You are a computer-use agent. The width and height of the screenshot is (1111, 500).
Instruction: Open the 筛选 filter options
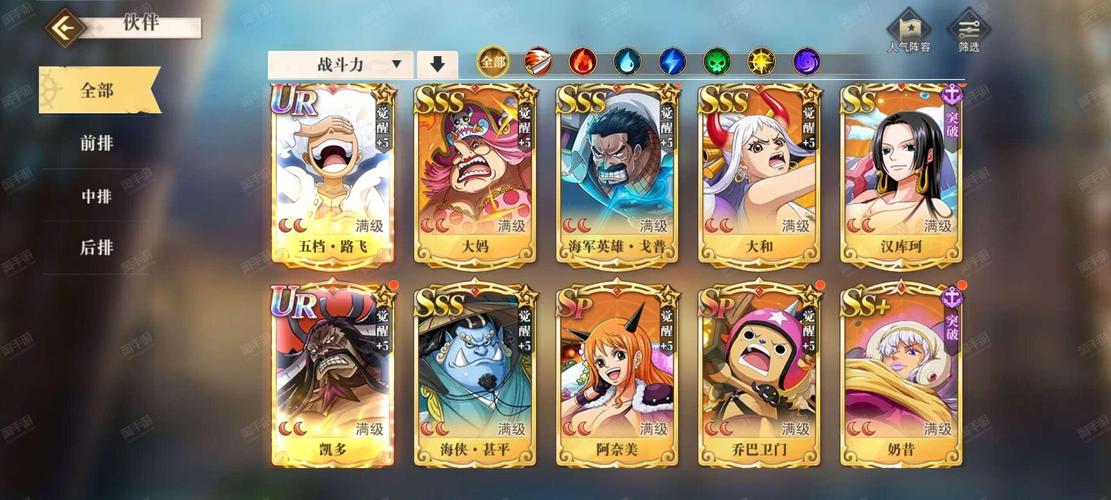pos(968,32)
